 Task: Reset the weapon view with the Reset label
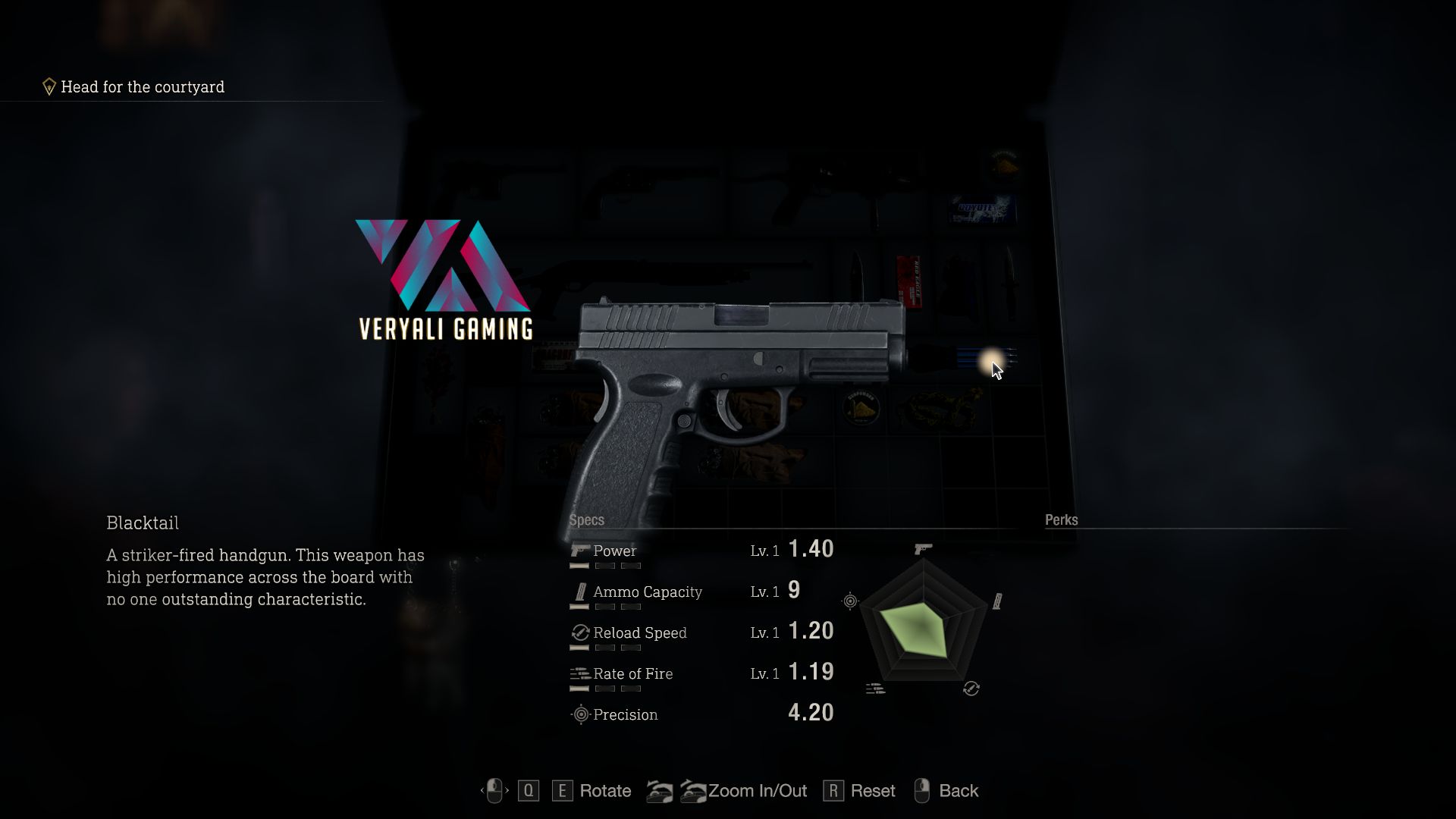[x=872, y=791]
